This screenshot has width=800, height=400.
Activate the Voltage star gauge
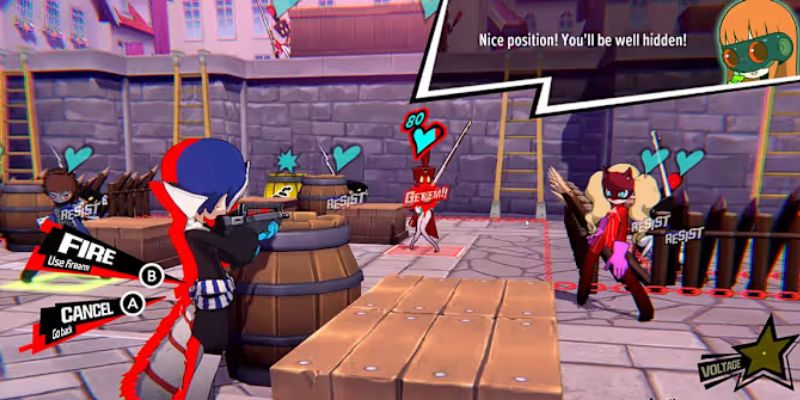[763, 355]
